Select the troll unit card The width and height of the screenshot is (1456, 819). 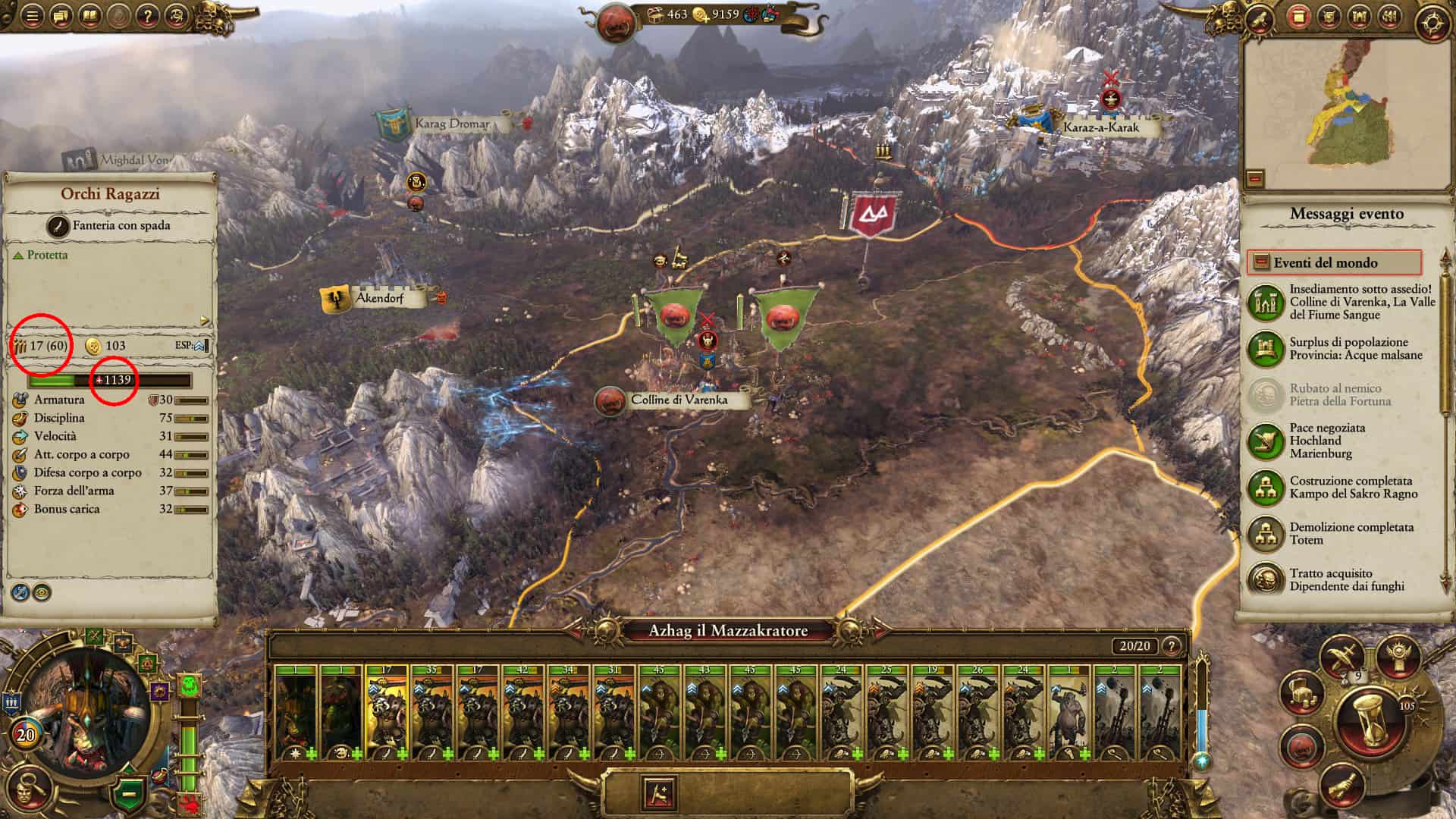coord(1068,713)
